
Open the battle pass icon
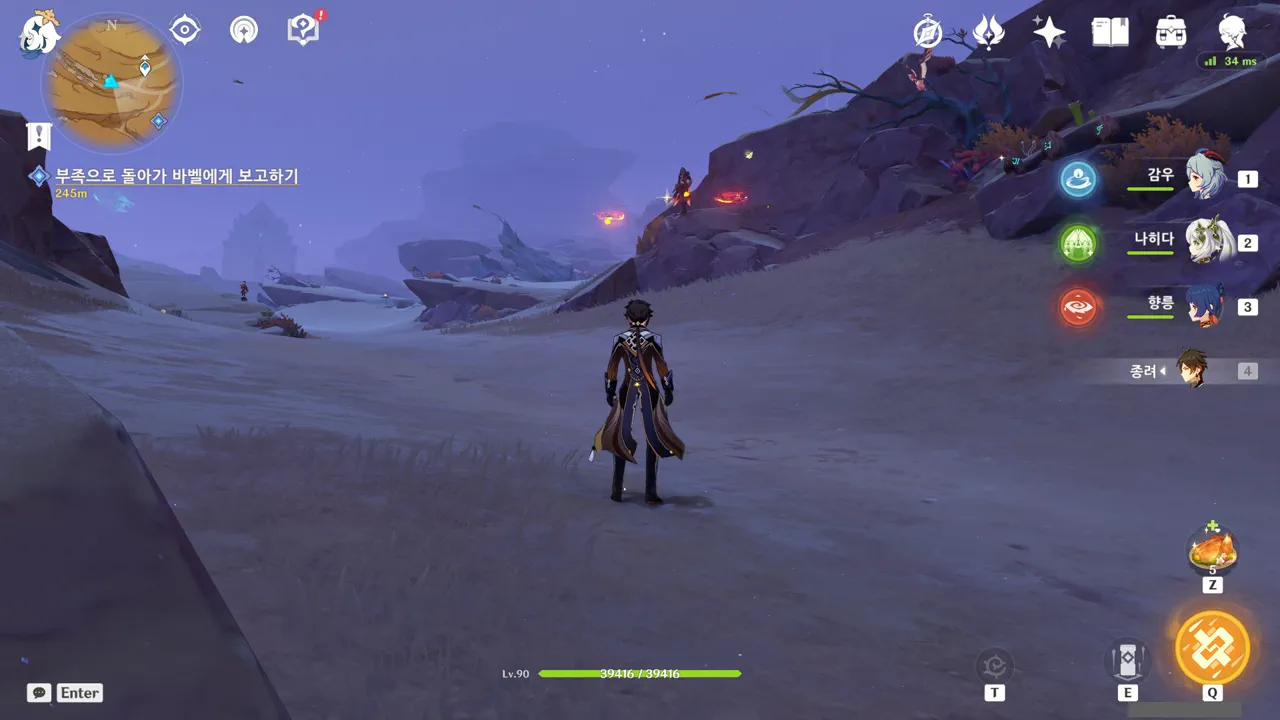[x=988, y=32]
